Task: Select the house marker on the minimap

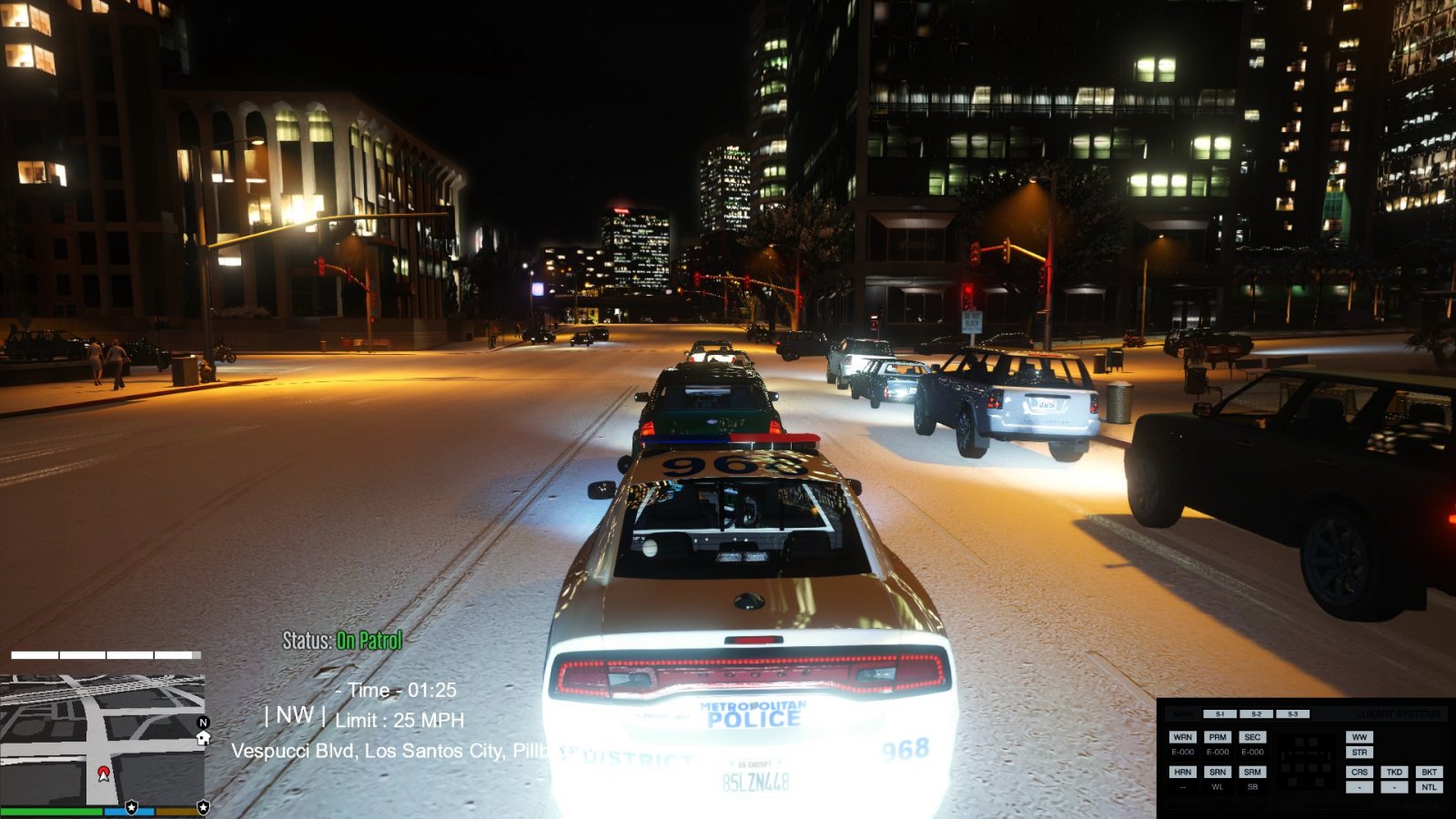Action: pos(203,738)
